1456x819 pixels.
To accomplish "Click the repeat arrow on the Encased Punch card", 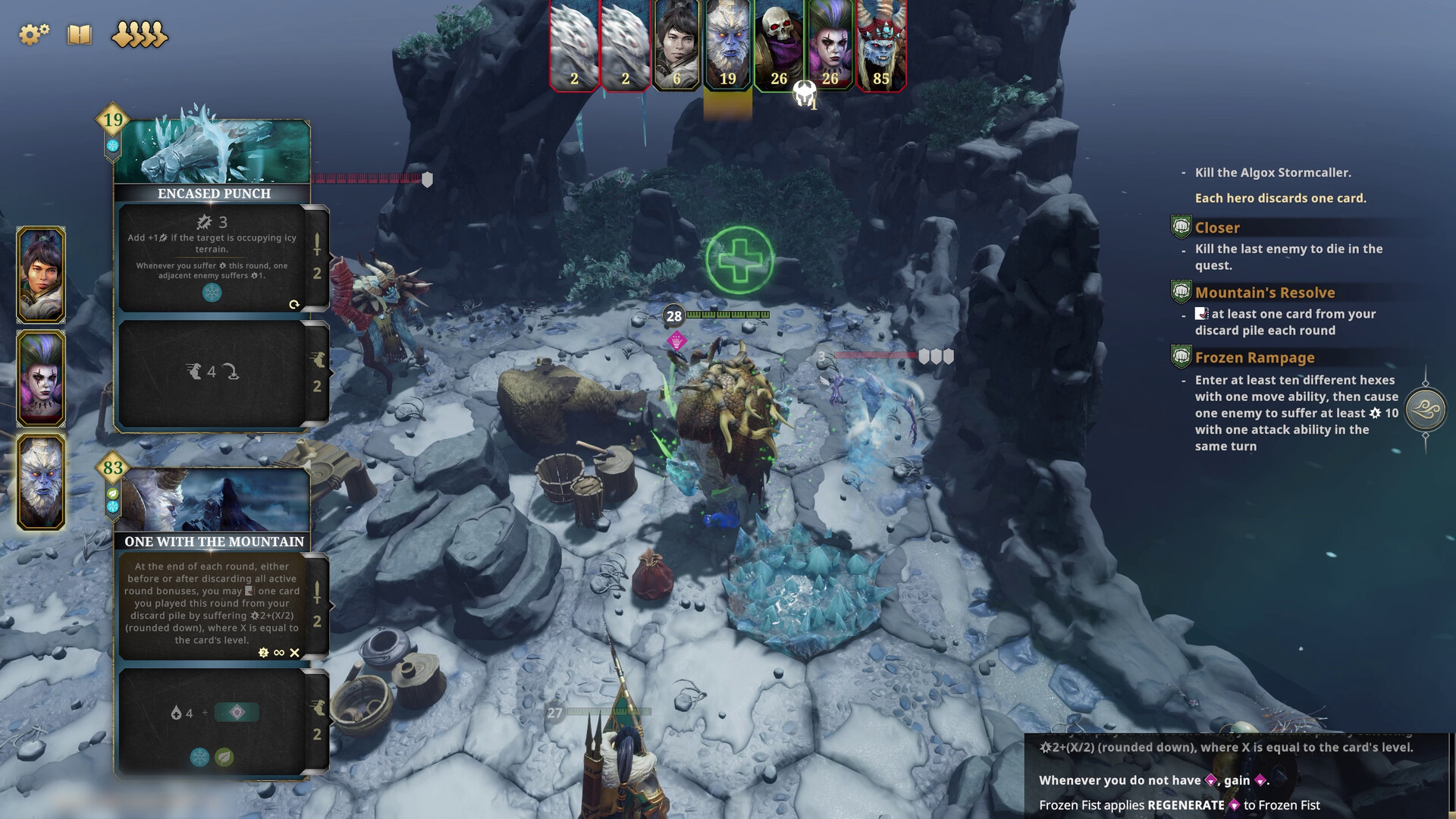I will (294, 305).
